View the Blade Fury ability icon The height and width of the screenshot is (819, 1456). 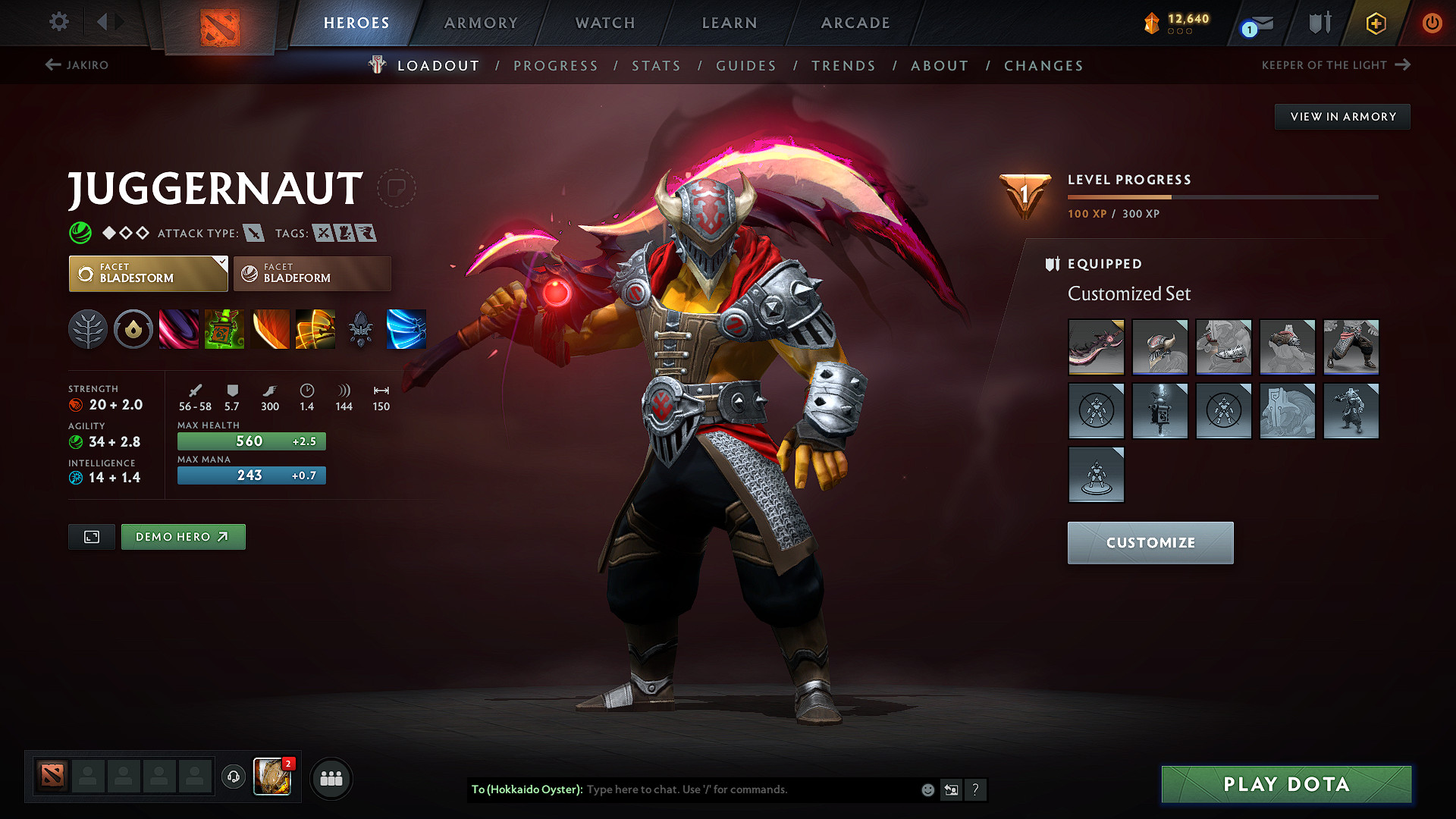pyautogui.click(x=178, y=328)
